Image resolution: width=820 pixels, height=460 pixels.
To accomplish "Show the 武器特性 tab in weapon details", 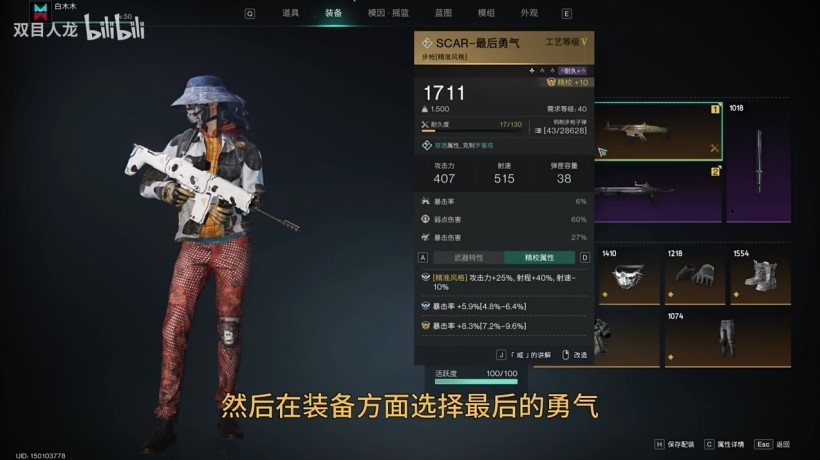I will [x=468, y=257].
